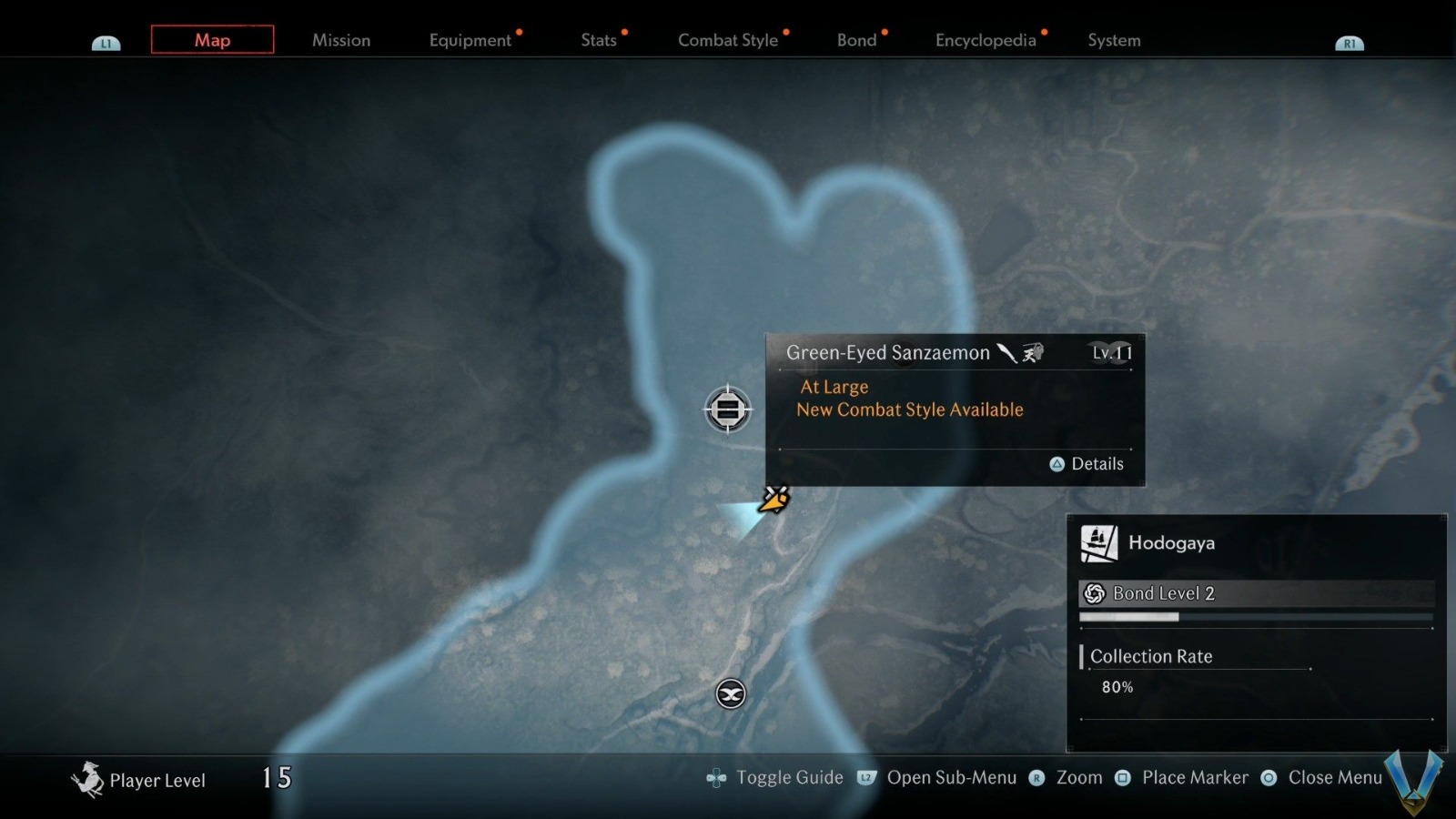Click the Bond Level spiral icon
1456x819 pixels.
pyautogui.click(x=1095, y=592)
